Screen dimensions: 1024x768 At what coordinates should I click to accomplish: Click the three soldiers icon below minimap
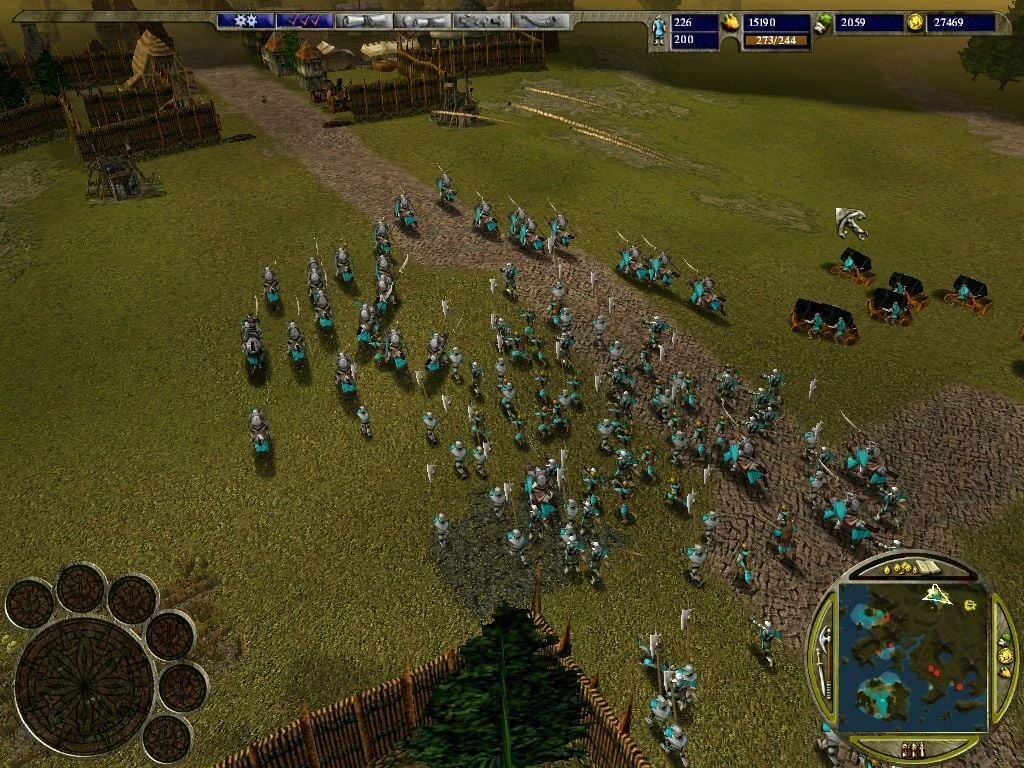tap(912, 748)
